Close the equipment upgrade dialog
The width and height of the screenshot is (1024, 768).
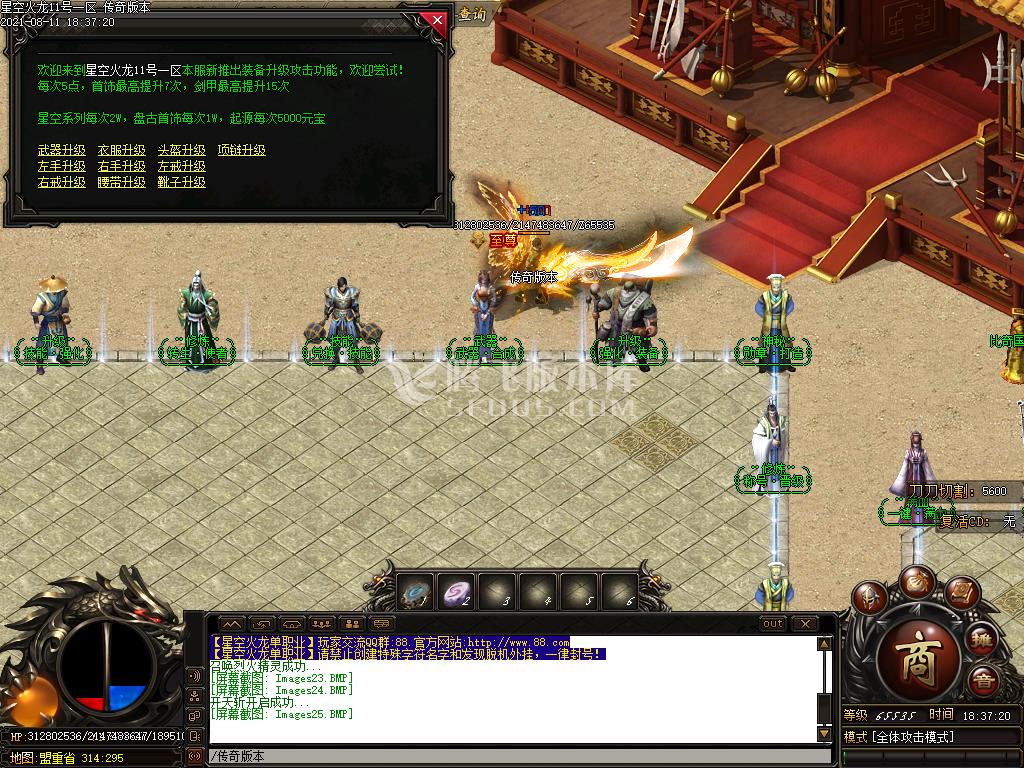(x=434, y=19)
